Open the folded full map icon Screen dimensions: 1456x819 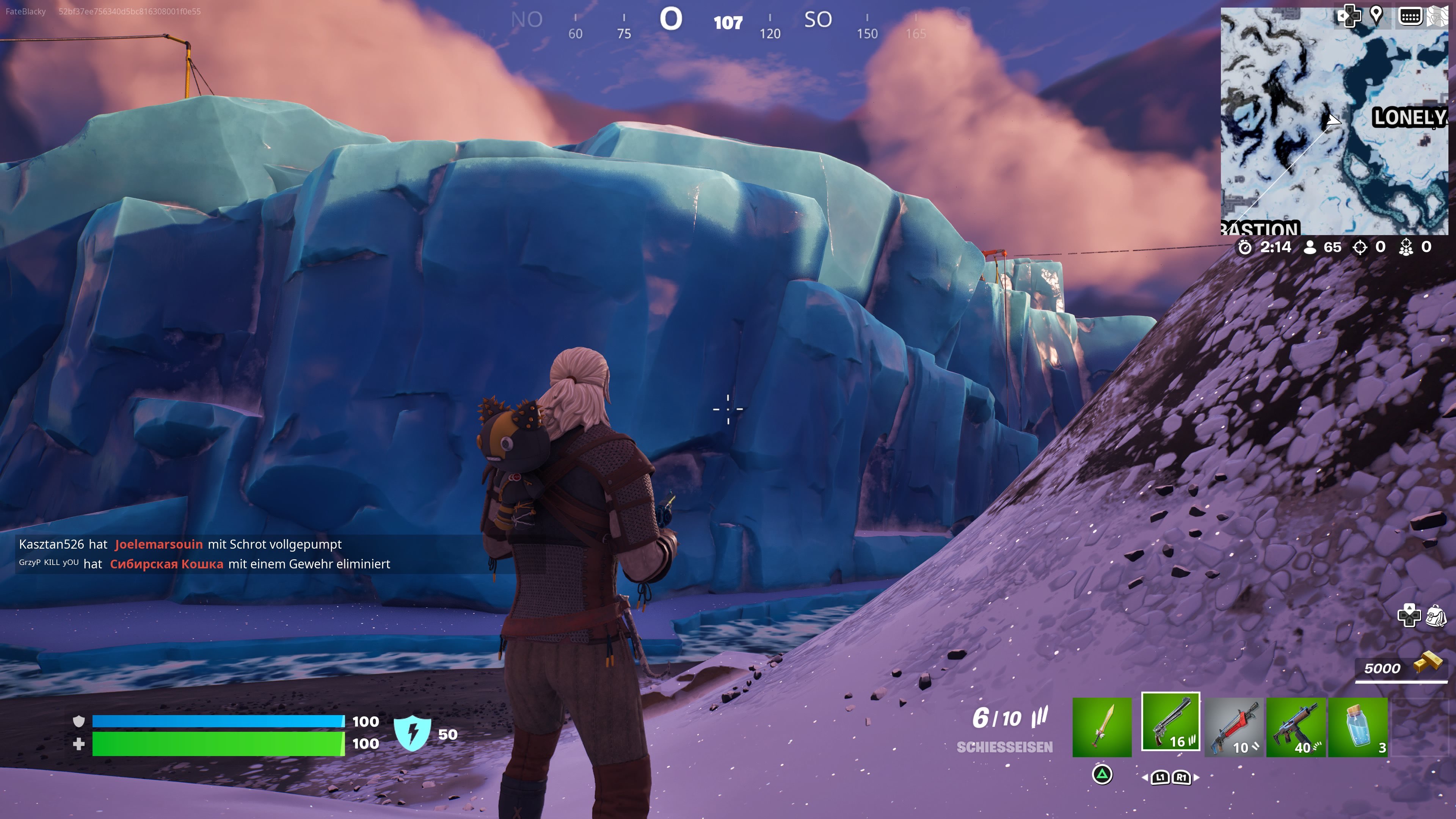tap(1438, 16)
